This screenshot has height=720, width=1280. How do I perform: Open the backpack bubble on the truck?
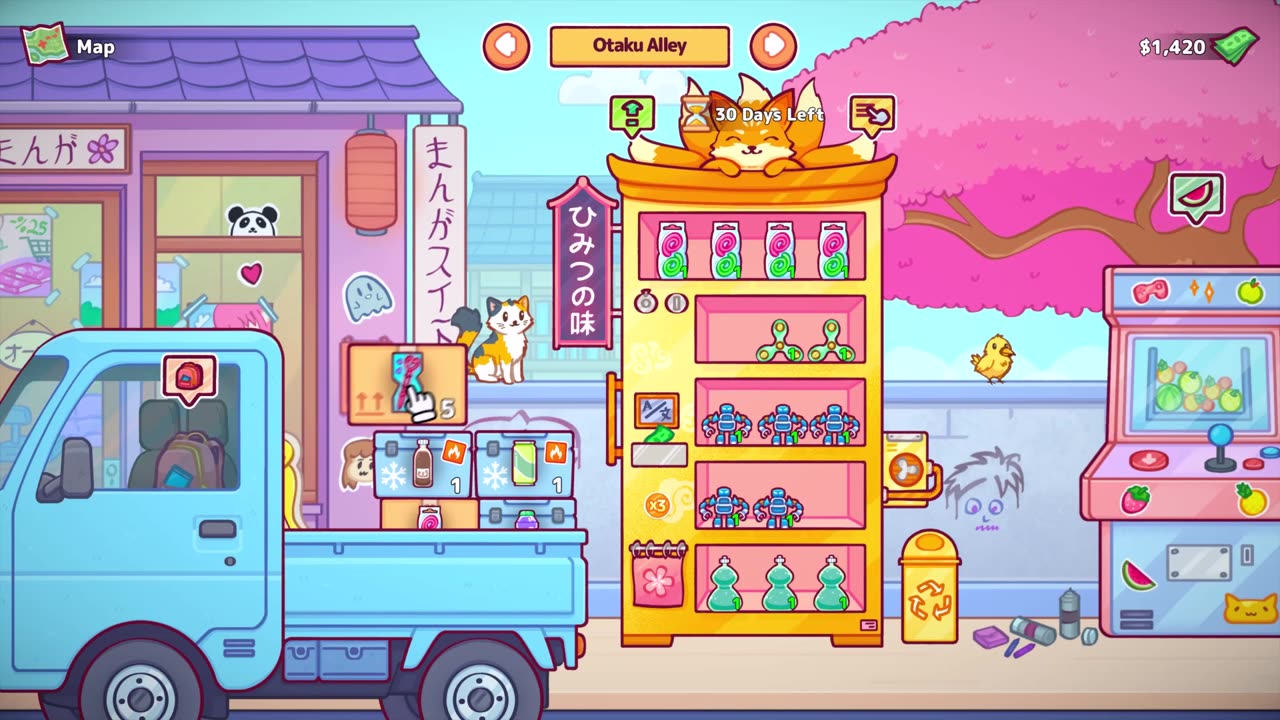point(189,378)
